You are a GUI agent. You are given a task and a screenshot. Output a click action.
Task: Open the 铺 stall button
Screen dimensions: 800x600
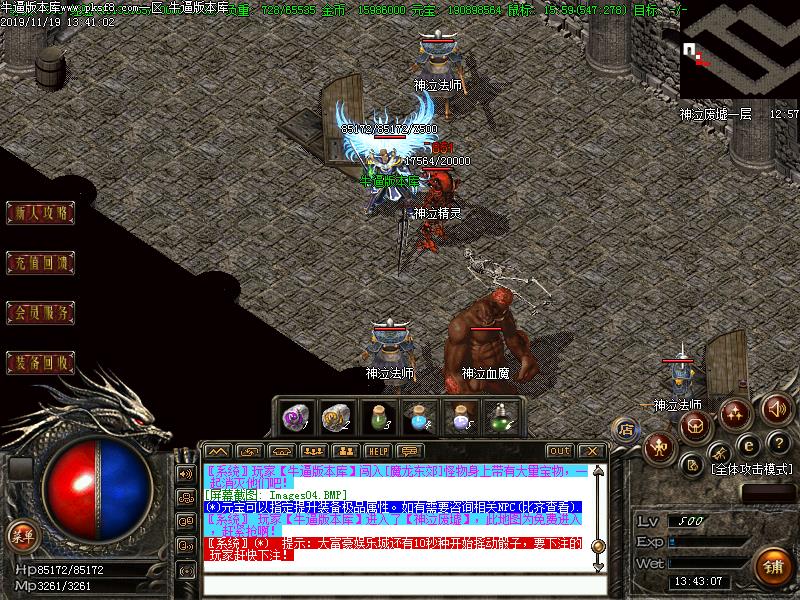[772, 567]
